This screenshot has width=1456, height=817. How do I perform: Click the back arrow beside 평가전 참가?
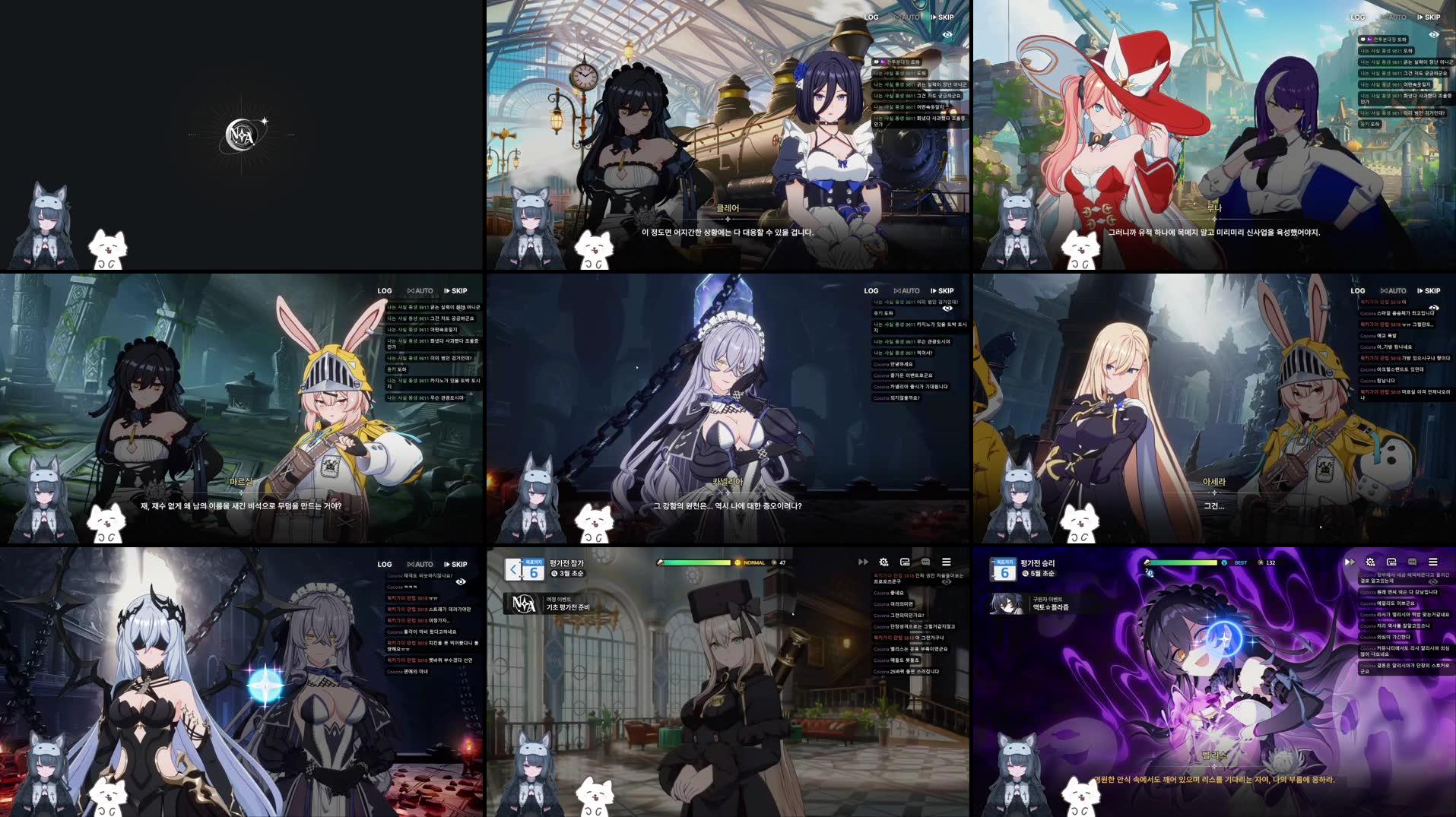click(513, 569)
